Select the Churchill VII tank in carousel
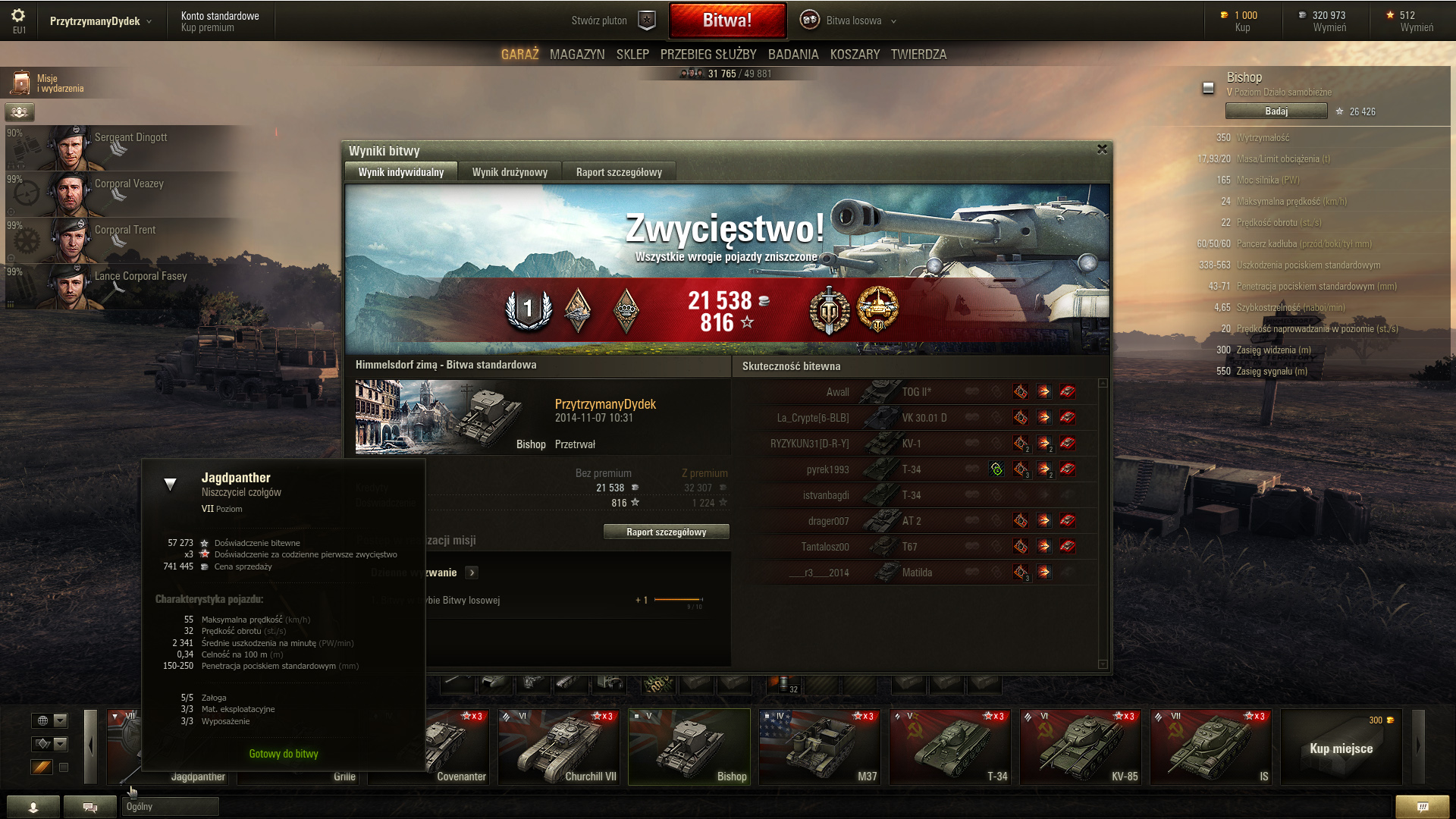 click(x=559, y=746)
